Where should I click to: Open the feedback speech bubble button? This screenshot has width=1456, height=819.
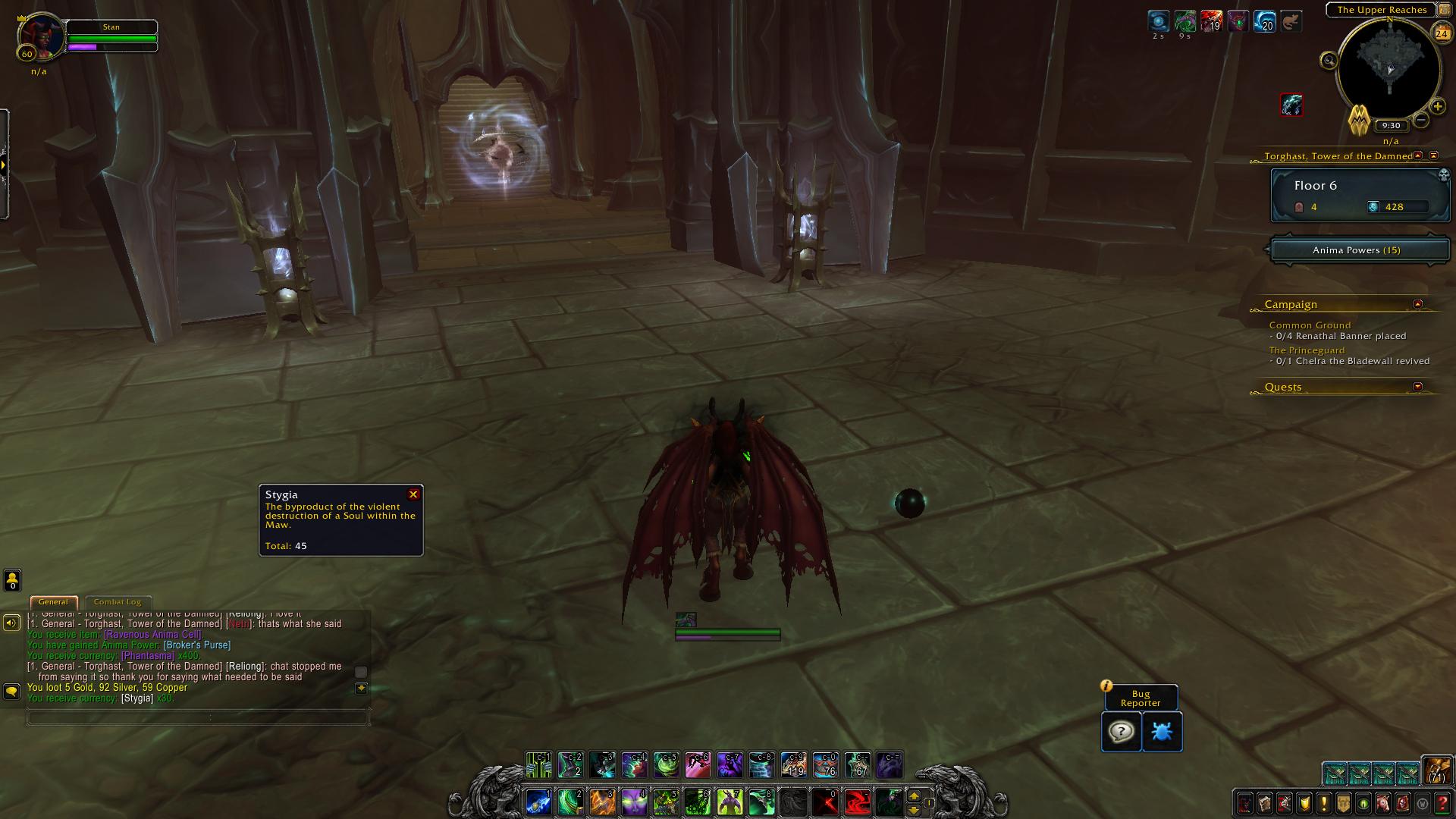pyautogui.click(x=1121, y=732)
